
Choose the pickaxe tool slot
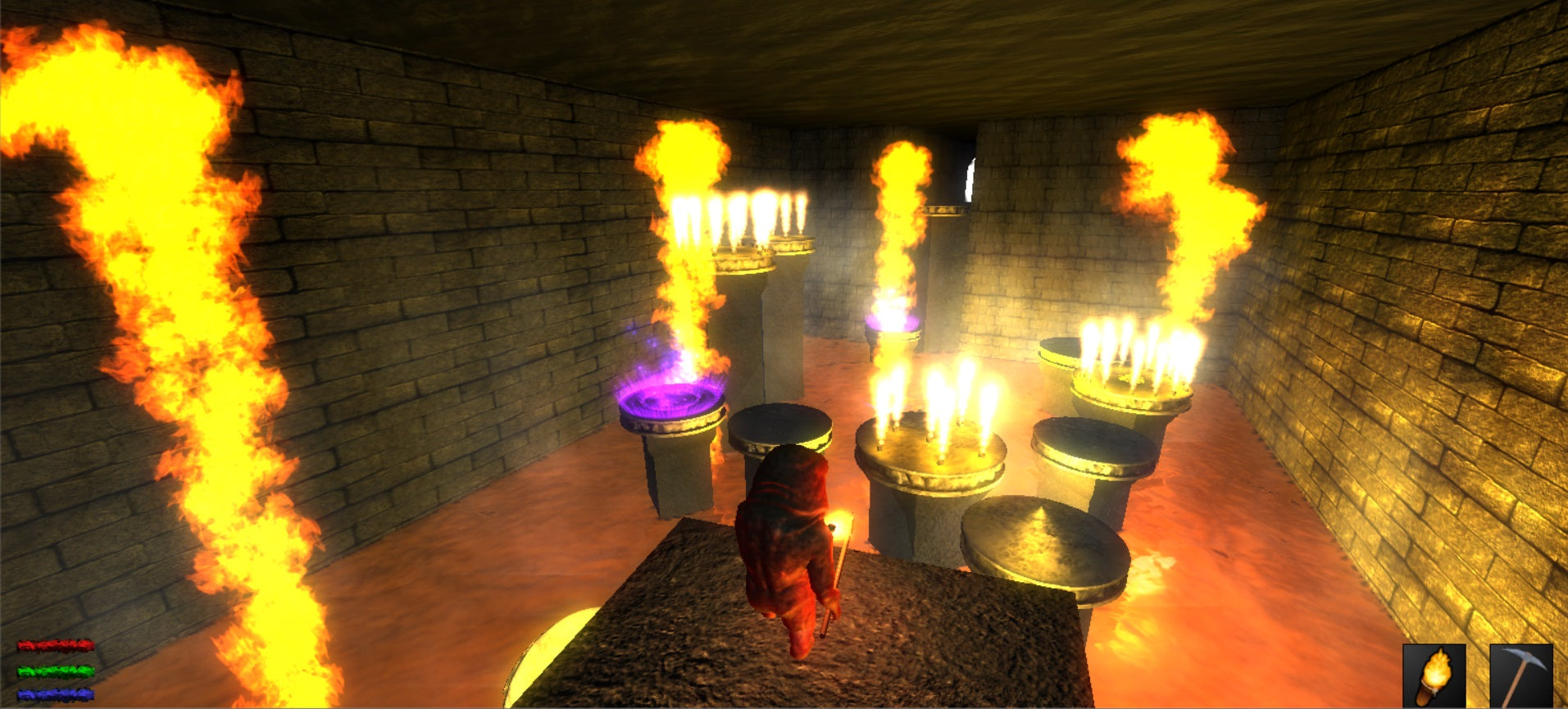1520,676
